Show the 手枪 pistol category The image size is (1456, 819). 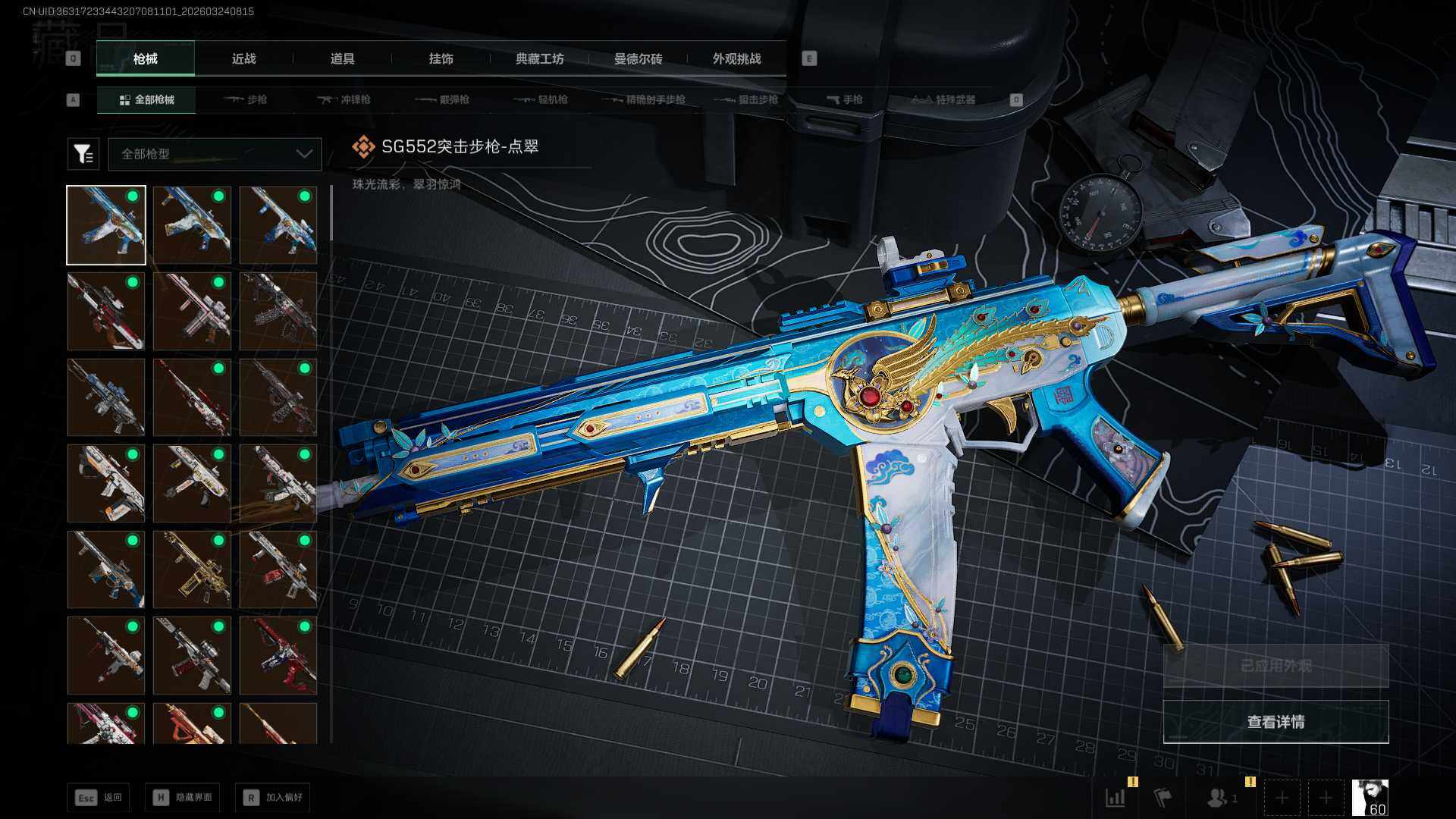pos(844,99)
